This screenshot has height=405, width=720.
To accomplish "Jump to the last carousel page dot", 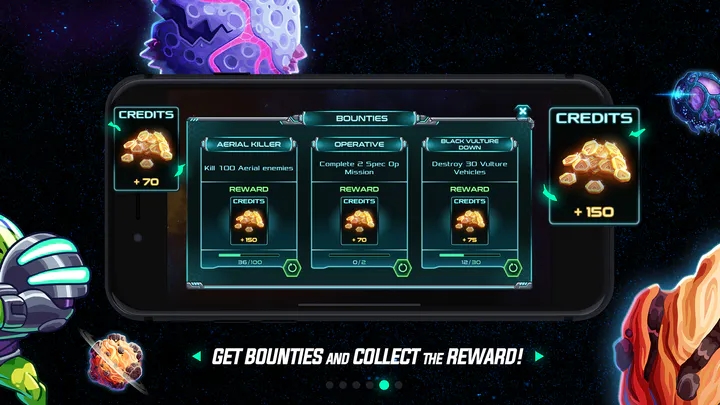I will (x=398, y=384).
